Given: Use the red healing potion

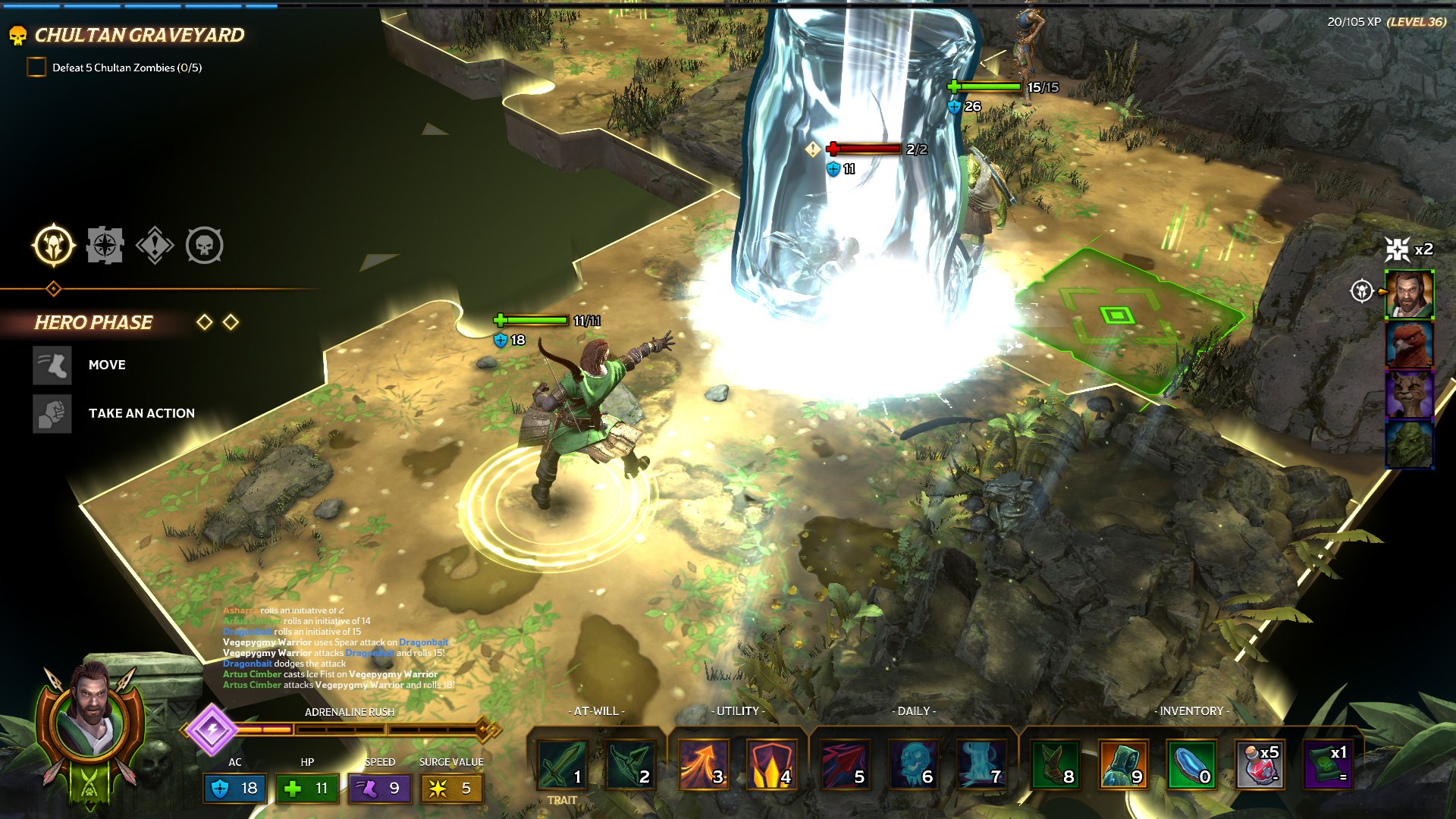Looking at the screenshot, I should click(x=1260, y=765).
